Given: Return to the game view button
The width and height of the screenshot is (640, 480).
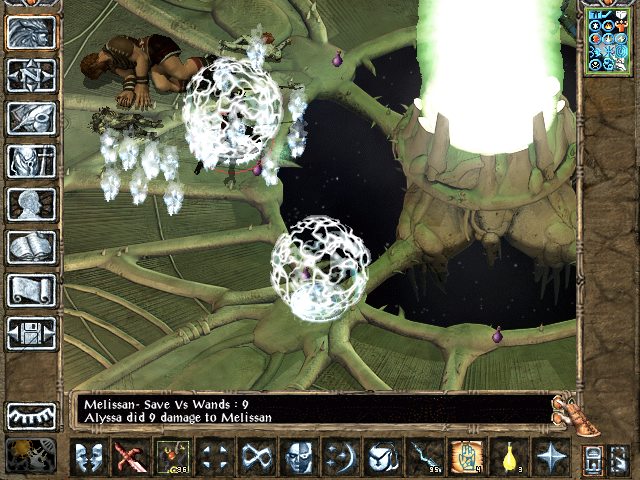Looking at the screenshot, I should 31,32.
